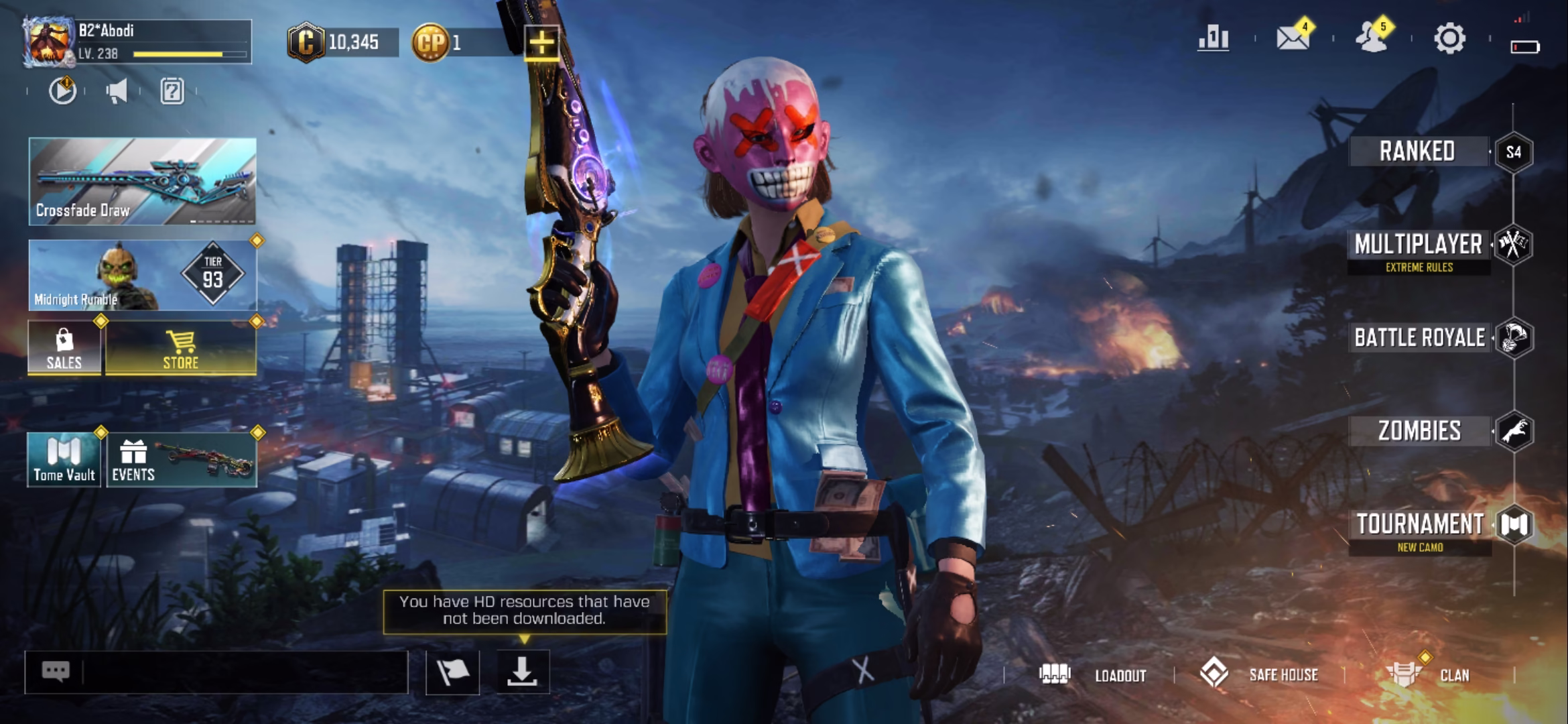Add CP with the plus button
This screenshot has height=724, width=1568.
coord(541,43)
